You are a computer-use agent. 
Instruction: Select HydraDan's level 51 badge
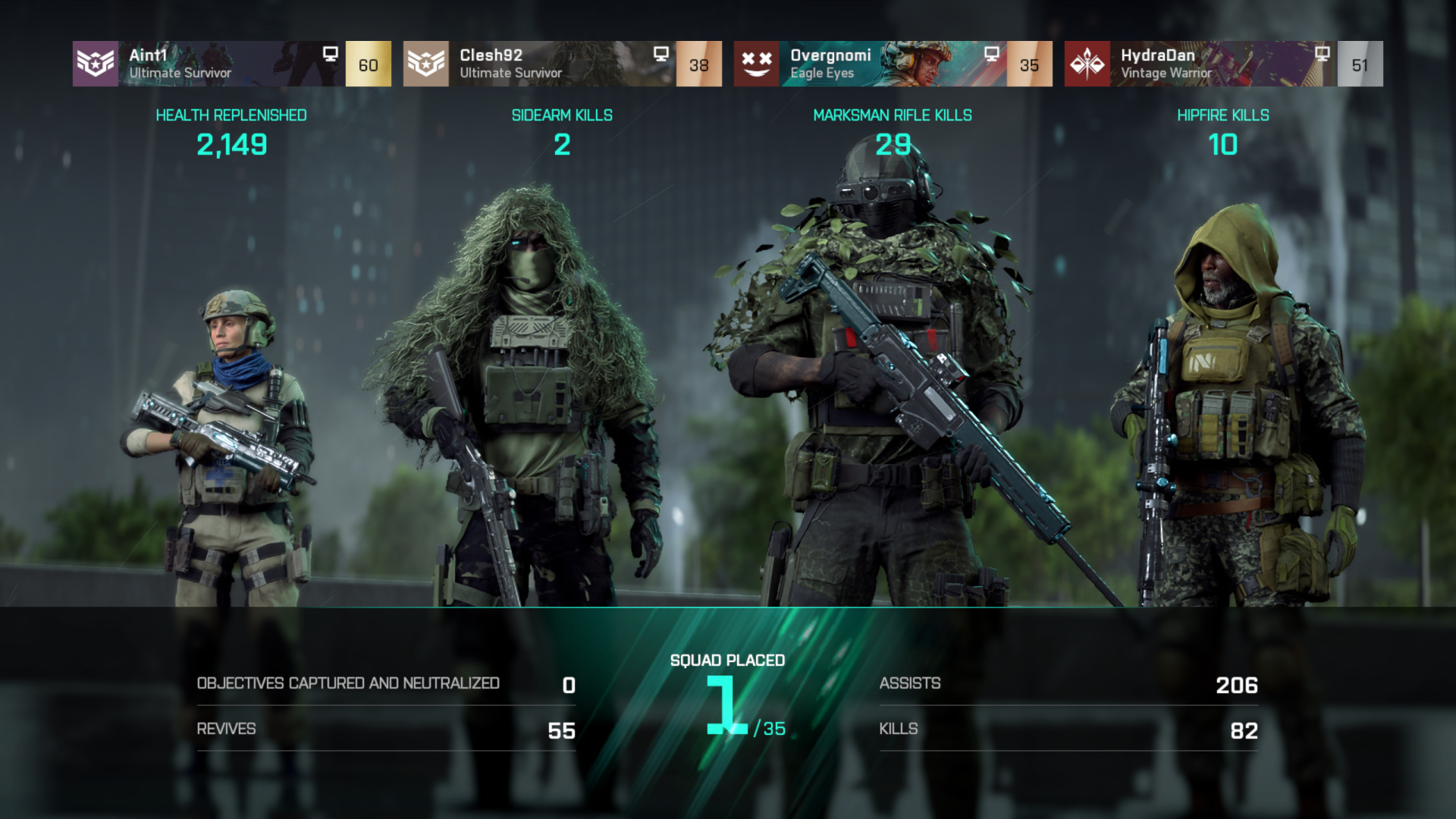point(1360,65)
